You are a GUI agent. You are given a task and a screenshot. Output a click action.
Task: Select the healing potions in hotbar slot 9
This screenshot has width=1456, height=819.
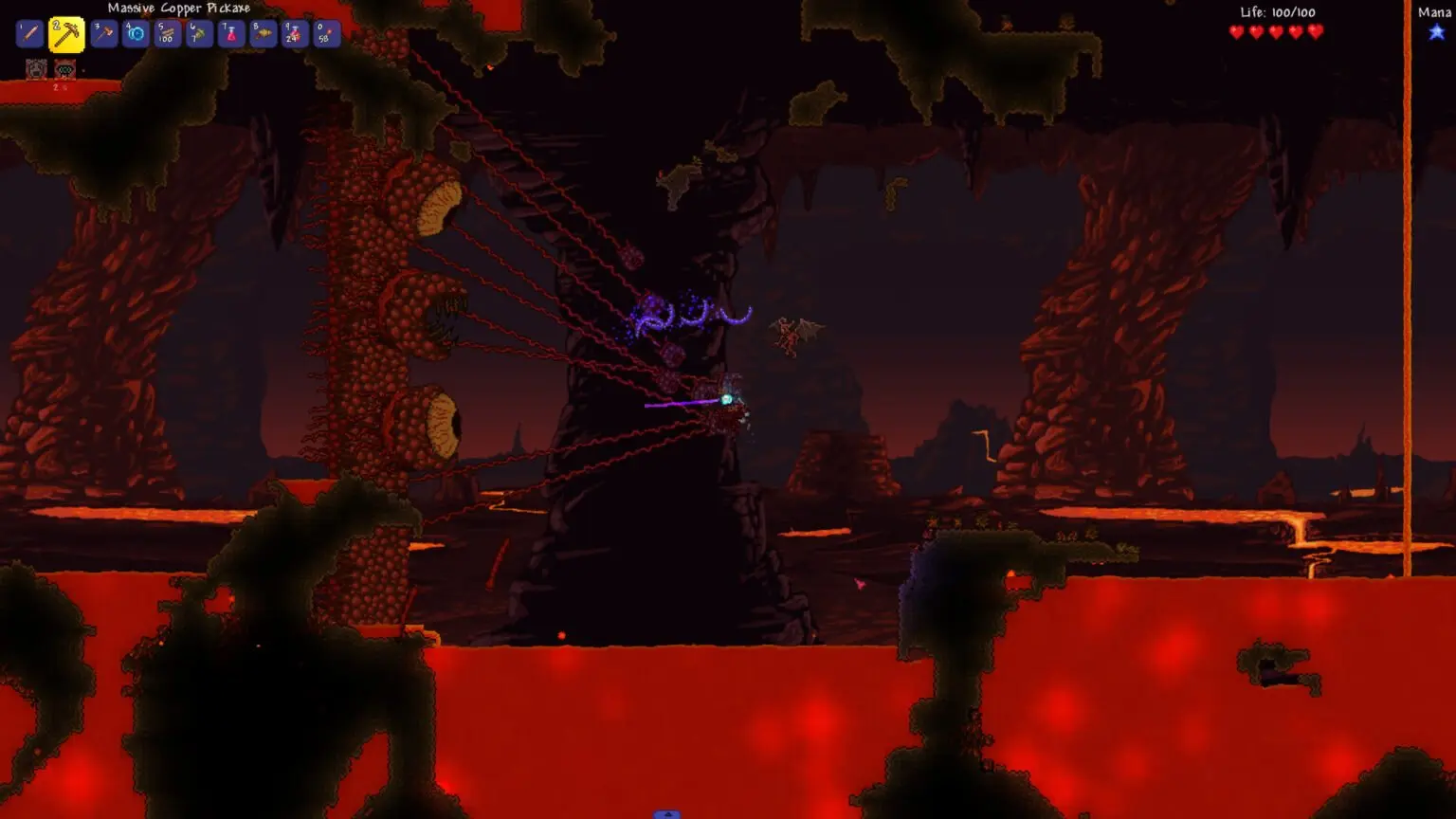tap(294, 33)
